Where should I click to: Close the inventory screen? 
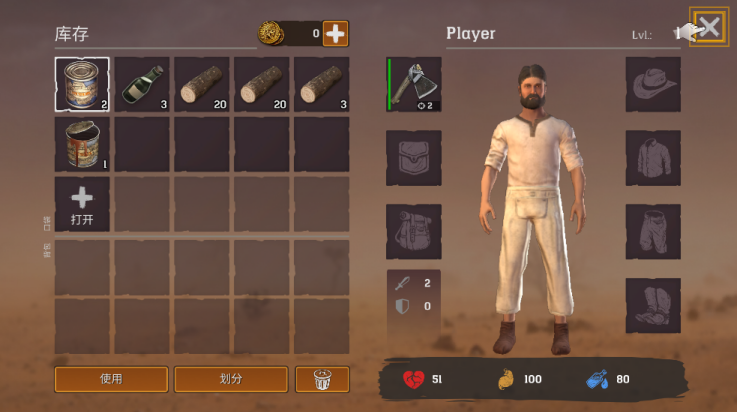click(x=709, y=28)
